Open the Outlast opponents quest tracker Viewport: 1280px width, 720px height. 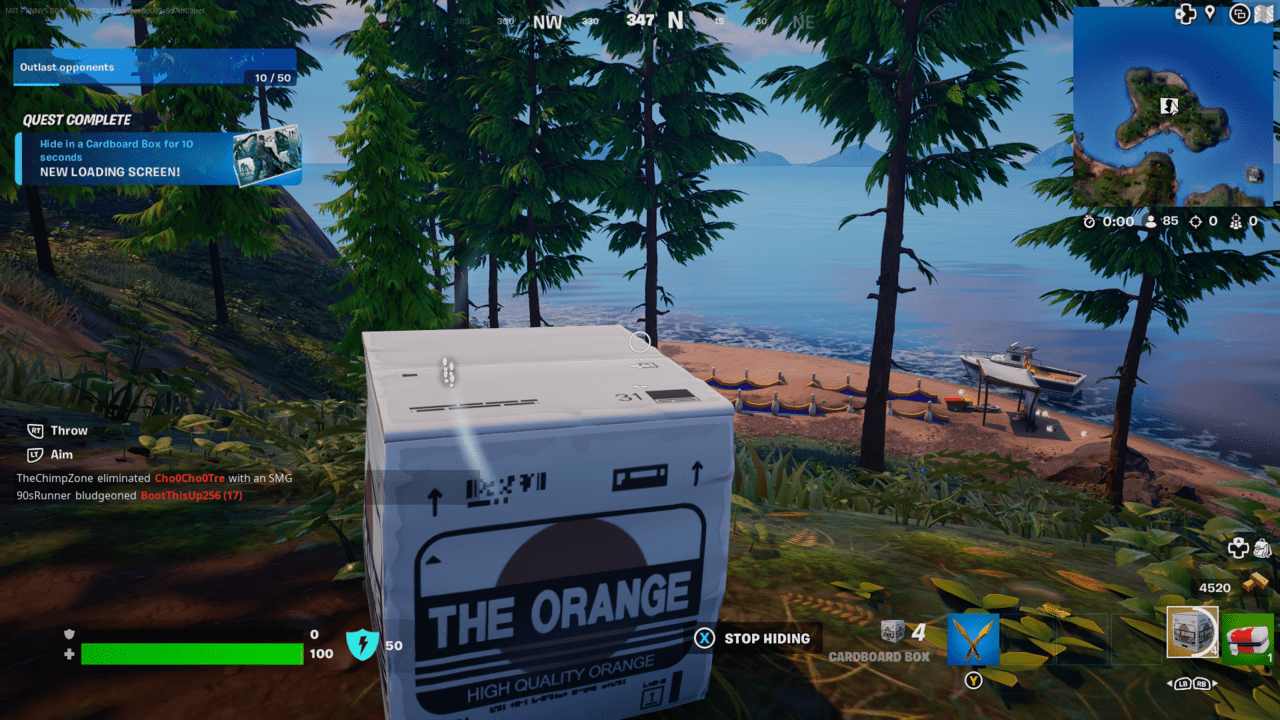155,68
